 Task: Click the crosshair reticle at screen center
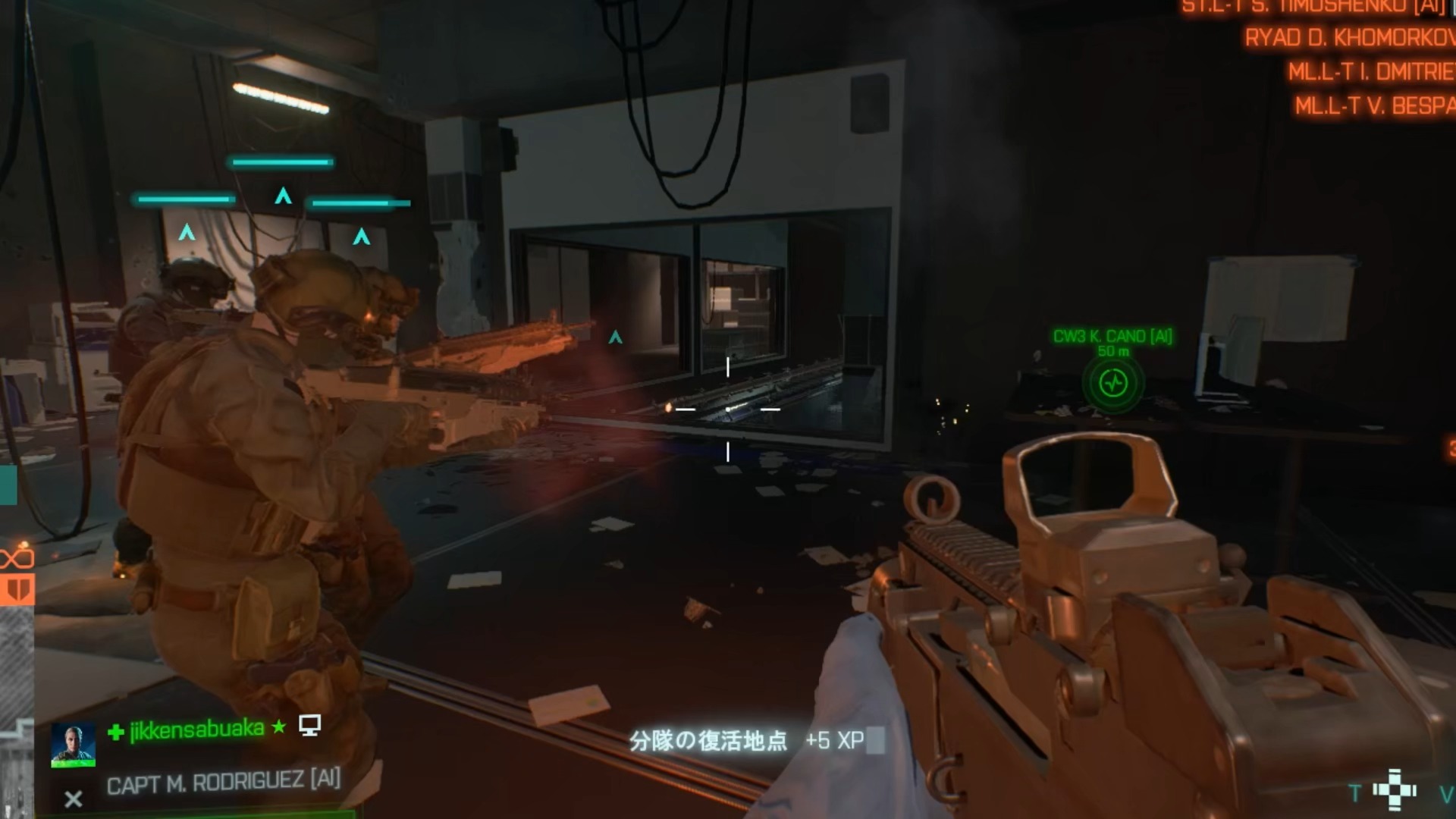coord(728,410)
